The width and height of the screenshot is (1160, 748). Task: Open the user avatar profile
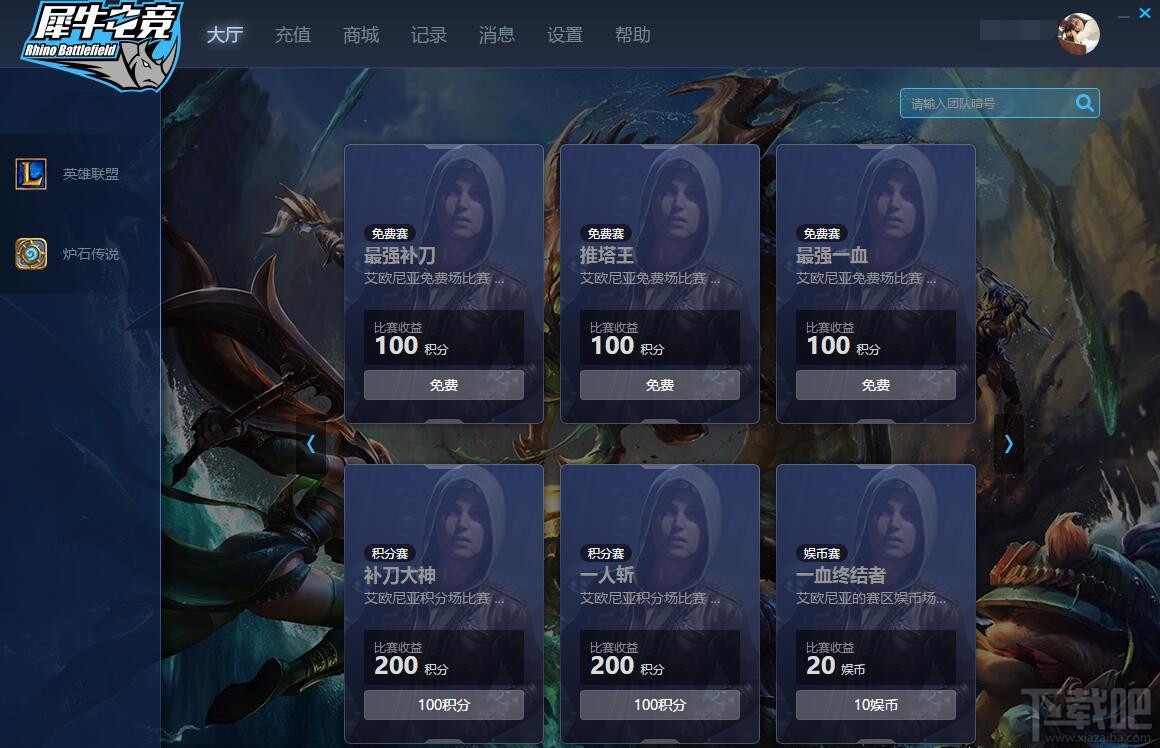[x=1079, y=34]
